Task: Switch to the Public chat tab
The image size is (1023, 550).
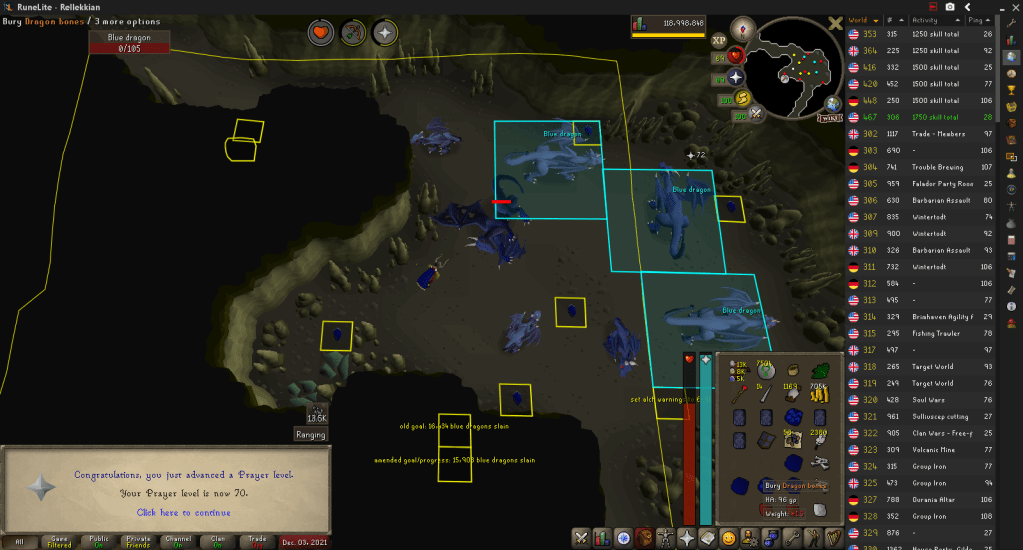Action: [x=99, y=541]
